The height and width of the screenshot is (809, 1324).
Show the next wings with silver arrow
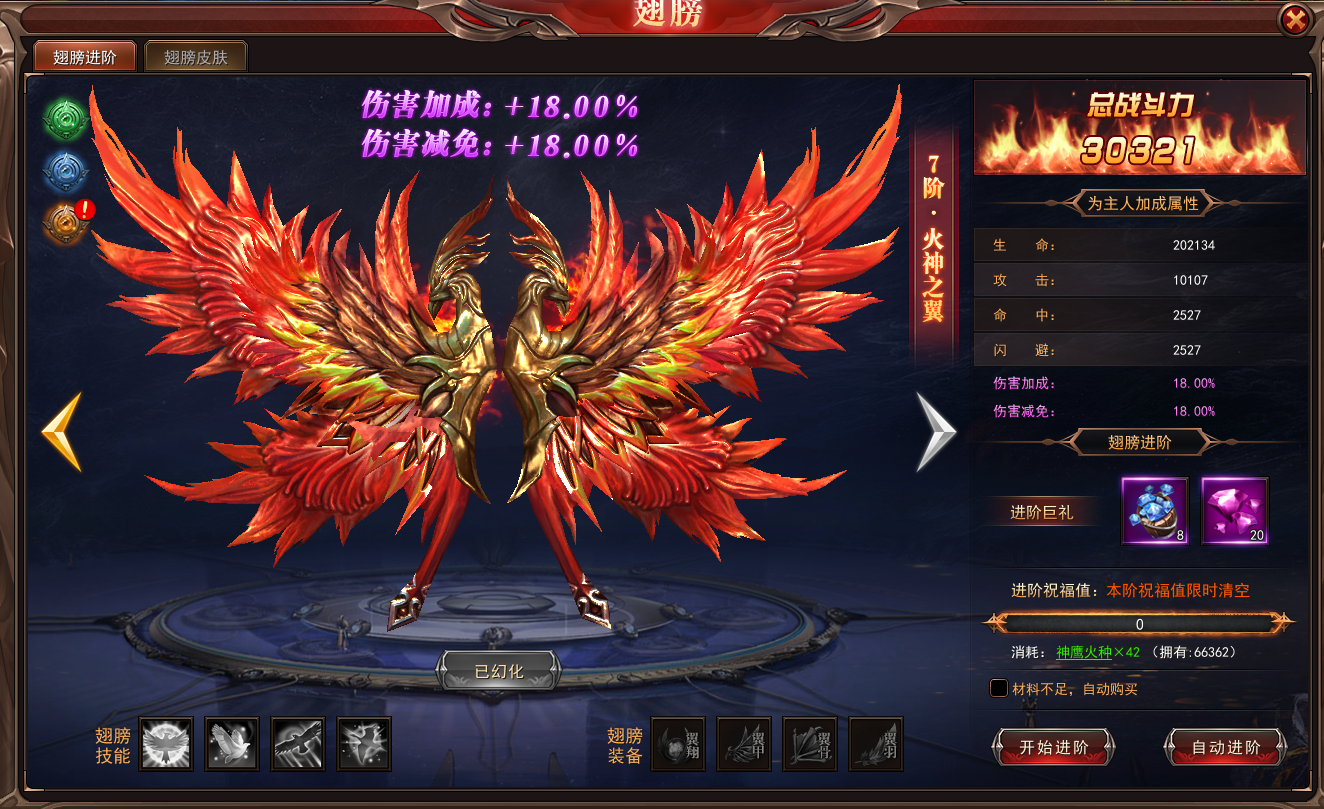click(936, 432)
